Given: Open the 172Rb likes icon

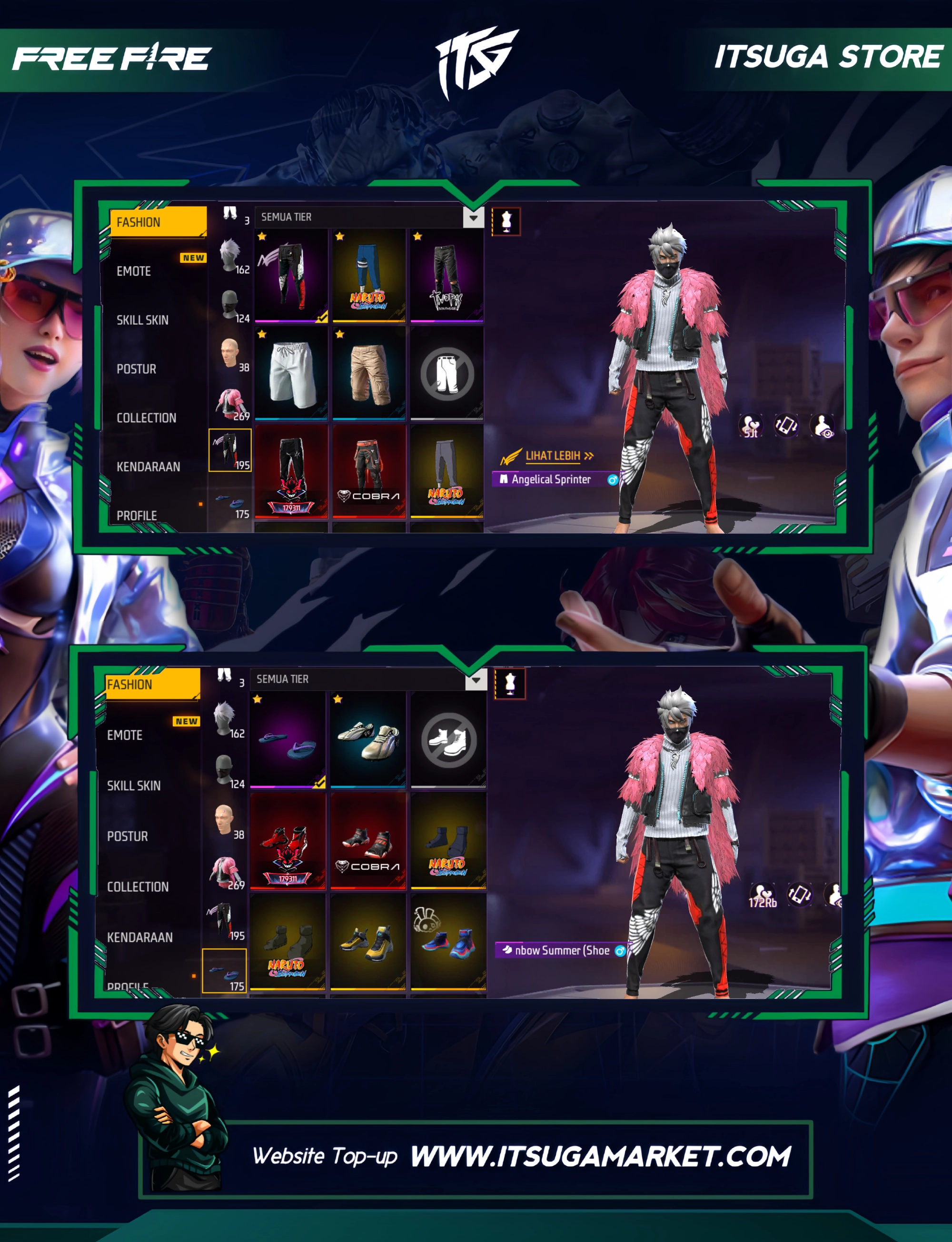Looking at the screenshot, I should pyautogui.click(x=762, y=896).
